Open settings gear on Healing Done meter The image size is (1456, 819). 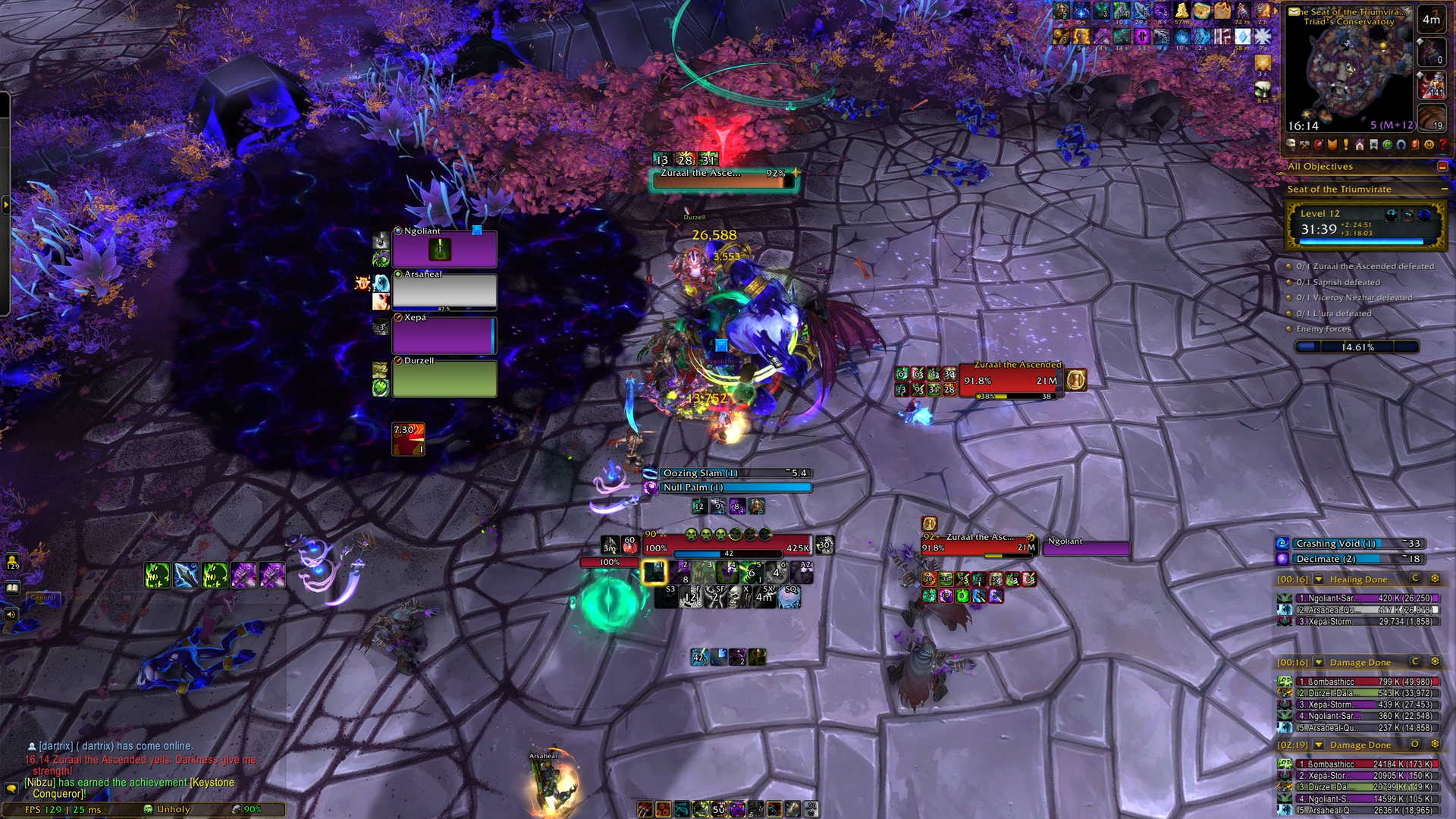[x=1435, y=579]
